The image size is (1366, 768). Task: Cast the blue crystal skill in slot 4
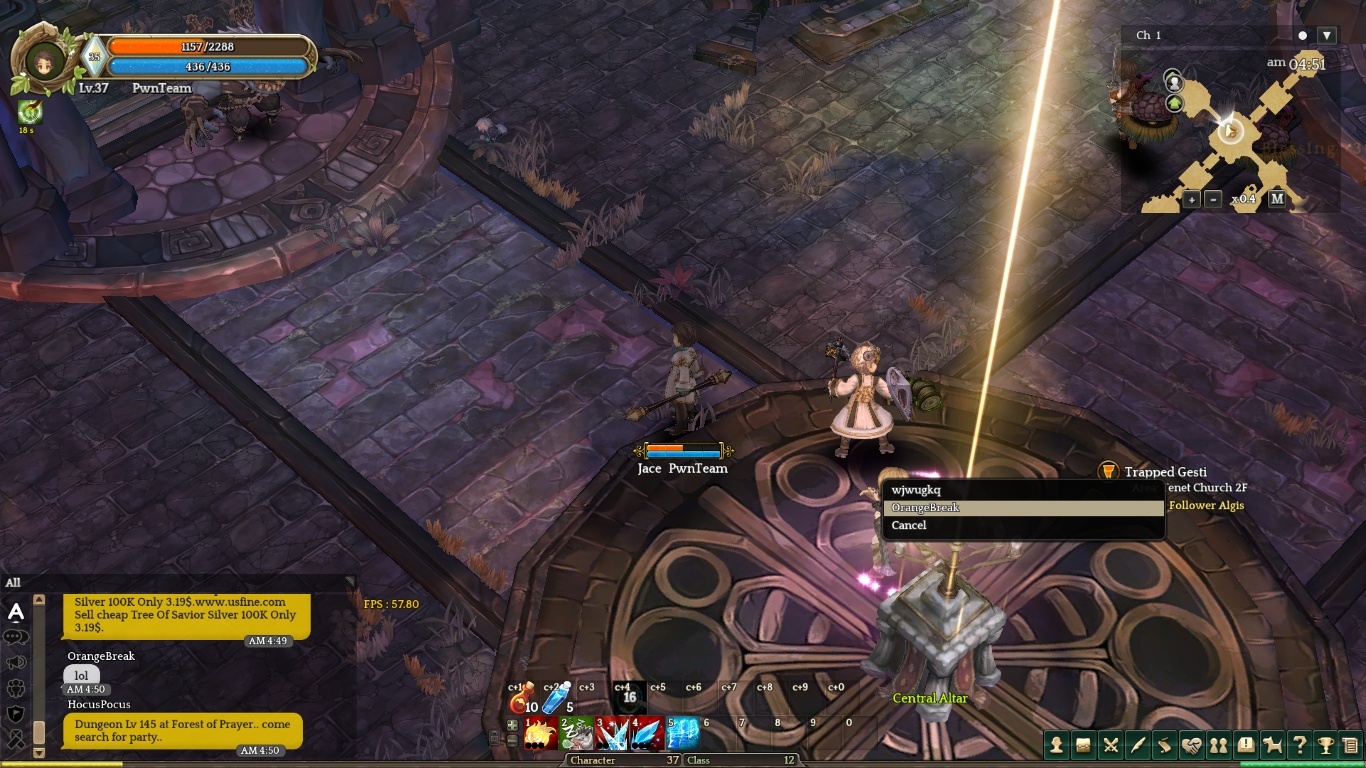pyautogui.click(x=647, y=734)
